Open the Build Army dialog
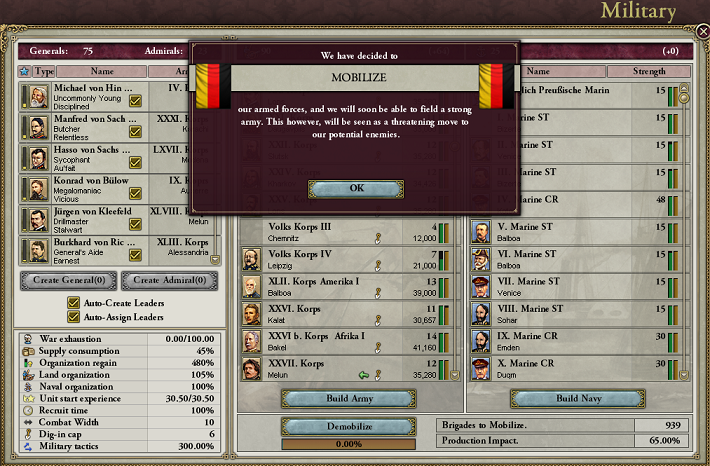710x466 pixels. (x=349, y=398)
